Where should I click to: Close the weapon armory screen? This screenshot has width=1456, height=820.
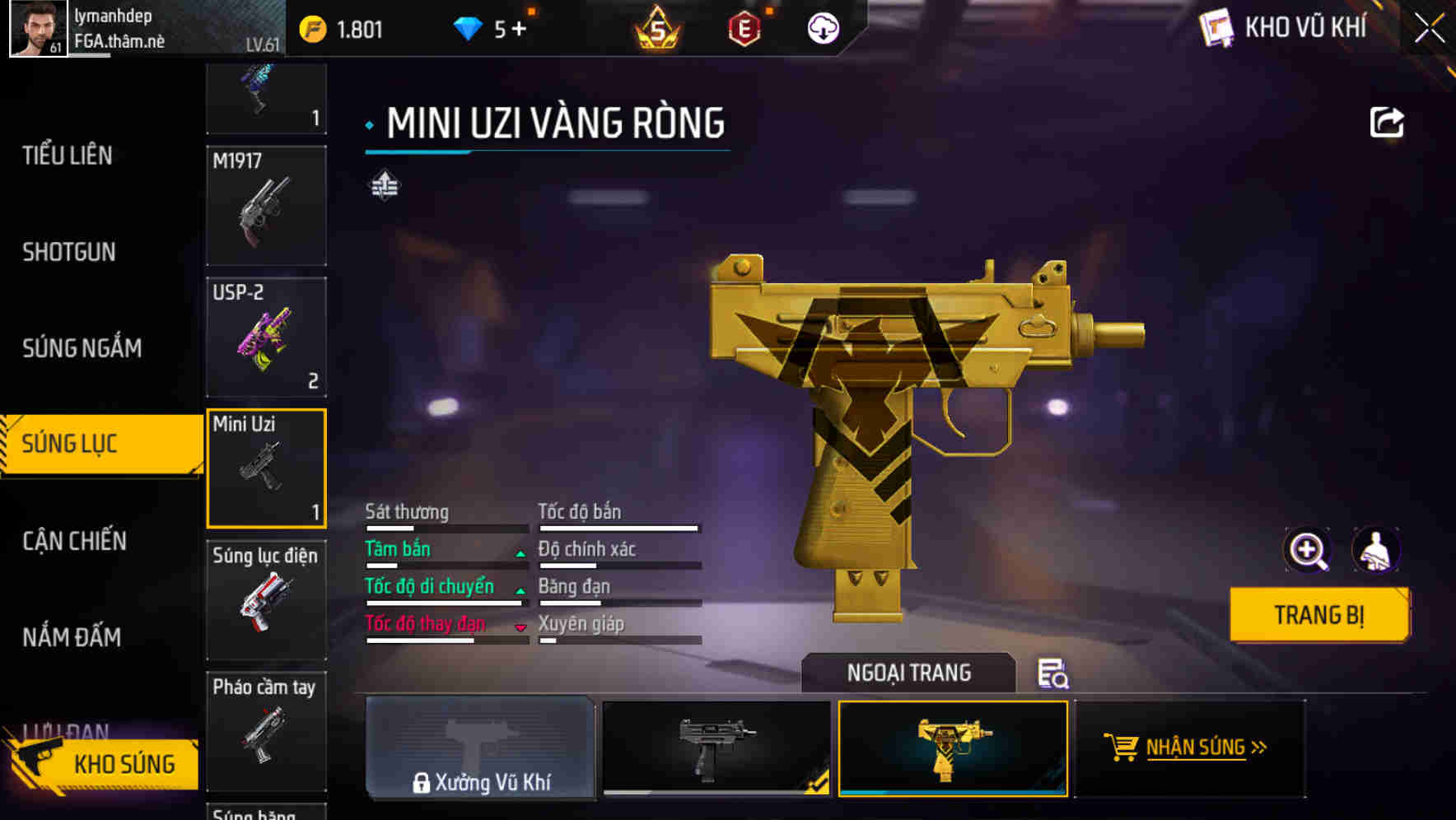pyautogui.click(x=1429, y=29)
